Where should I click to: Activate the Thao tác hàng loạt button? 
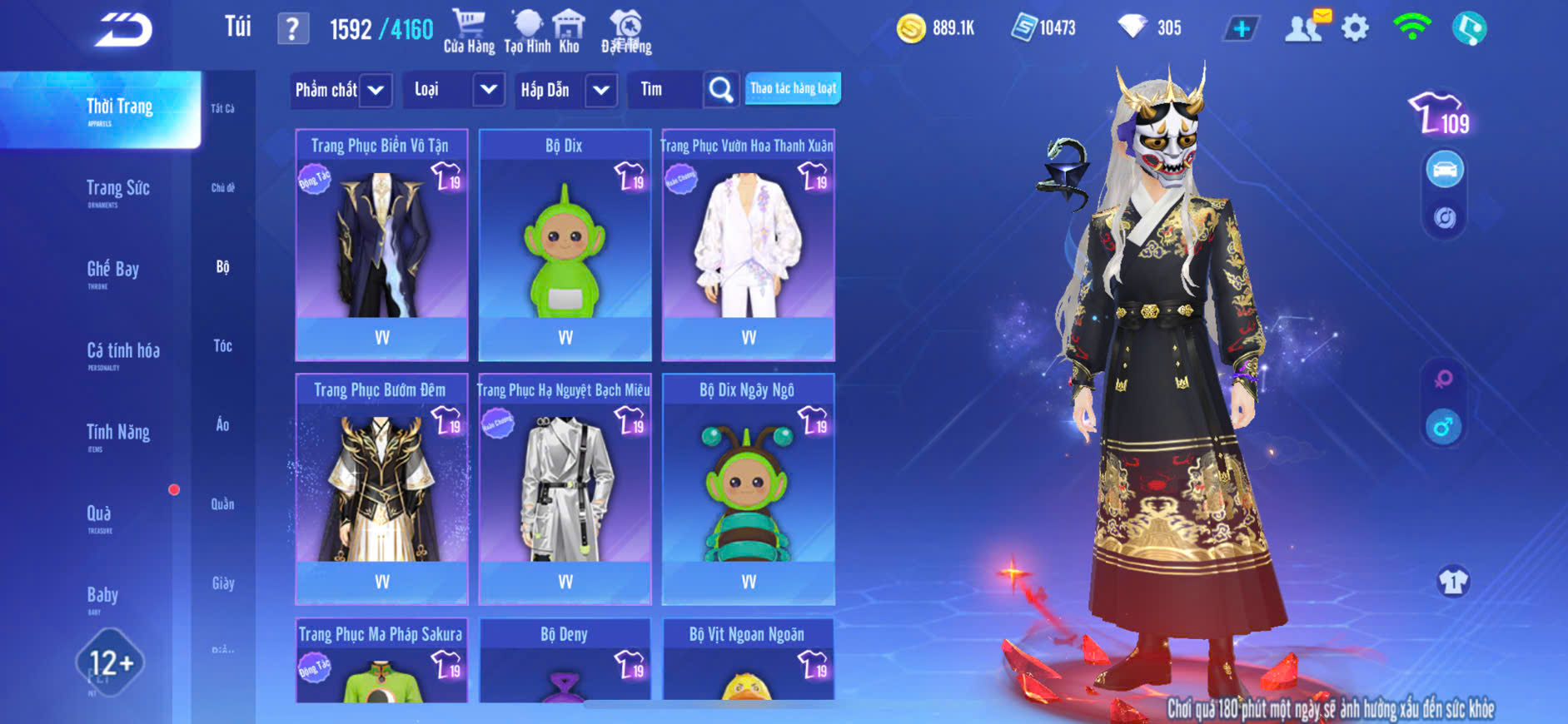click(x=793, y=88)
